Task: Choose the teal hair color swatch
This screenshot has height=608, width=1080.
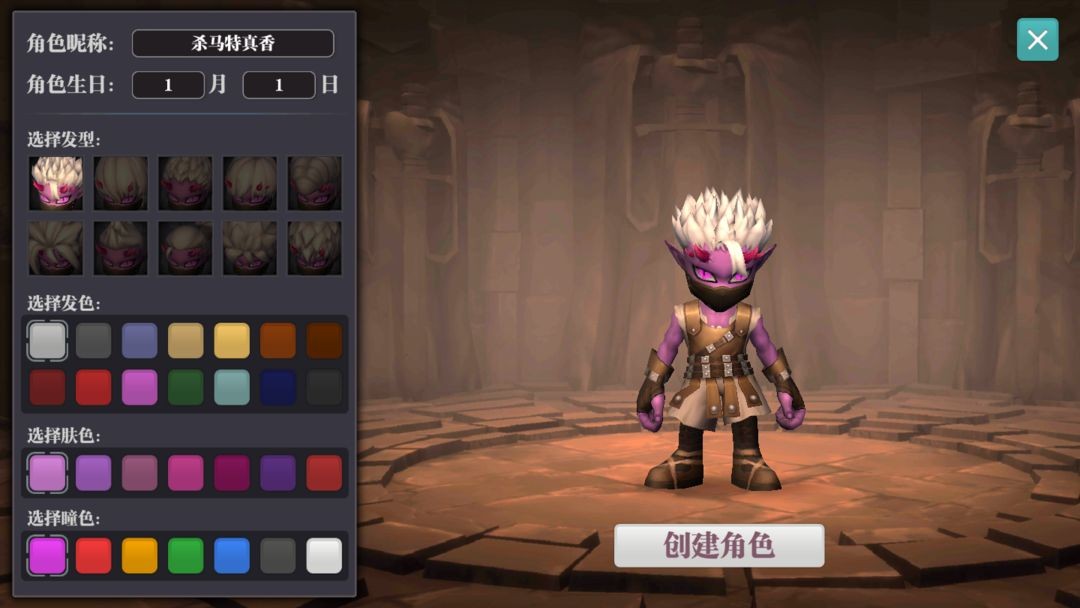Action: [x=232, y=387]
